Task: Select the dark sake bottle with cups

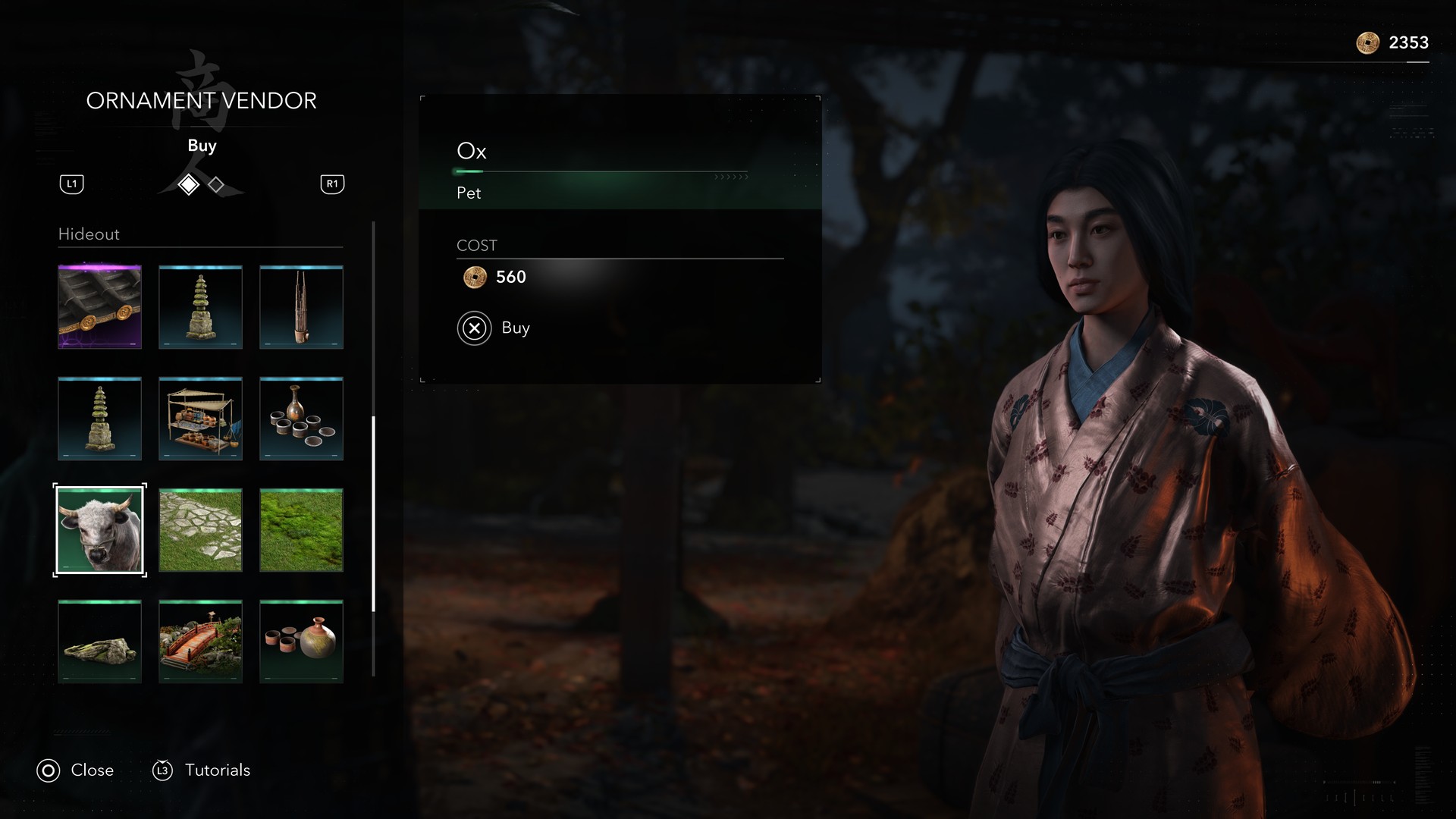Action: (301, 419)
